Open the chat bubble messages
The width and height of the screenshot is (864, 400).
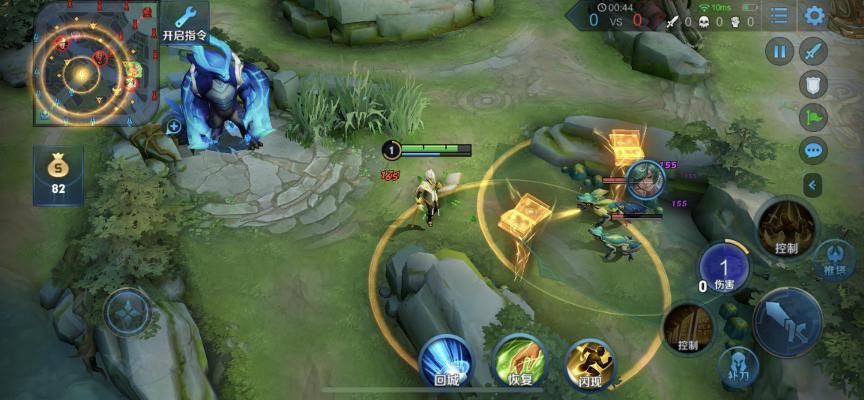coord(814,151)
